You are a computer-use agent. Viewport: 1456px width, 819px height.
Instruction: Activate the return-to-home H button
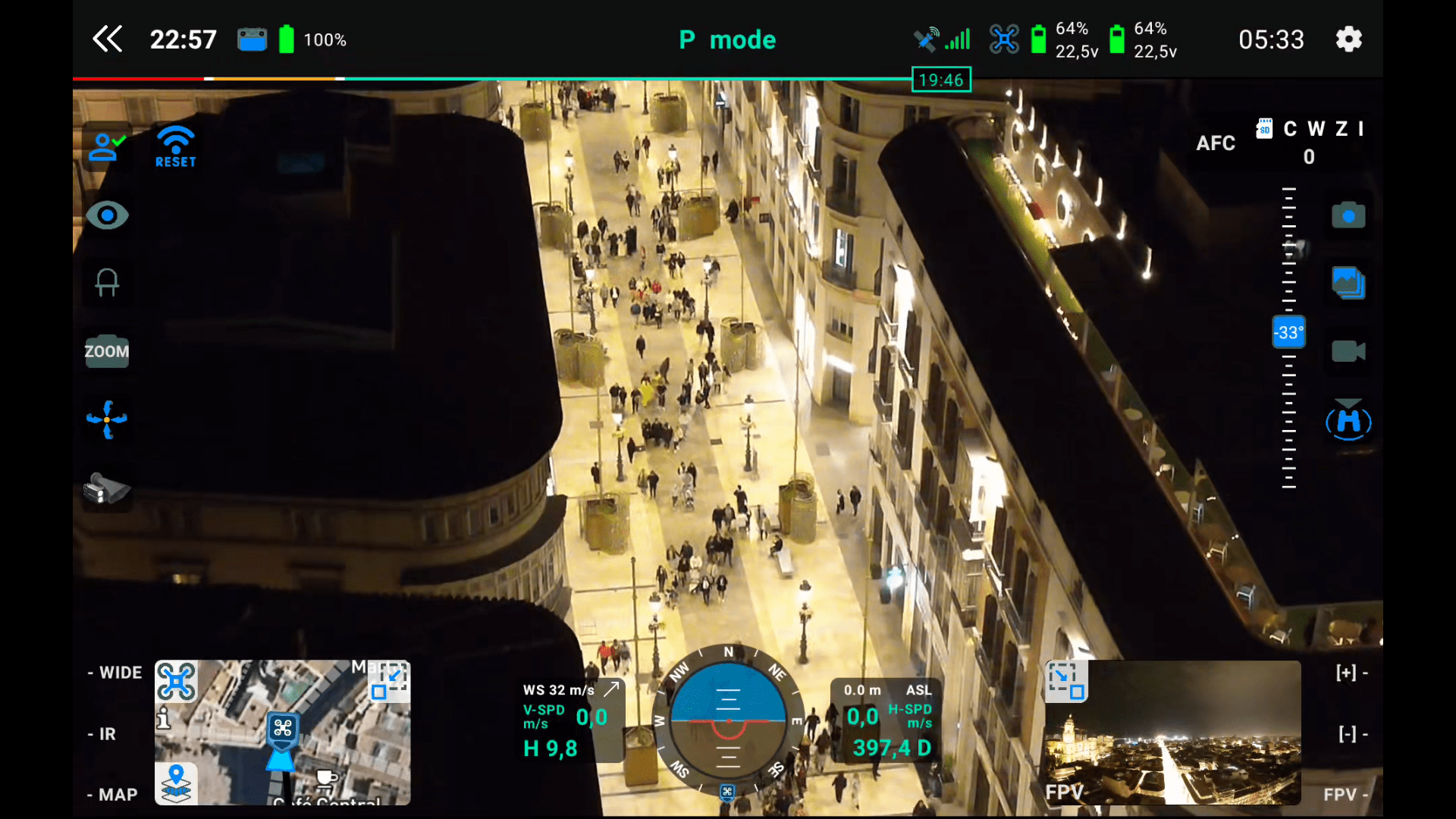click(x=1348, y=421)
